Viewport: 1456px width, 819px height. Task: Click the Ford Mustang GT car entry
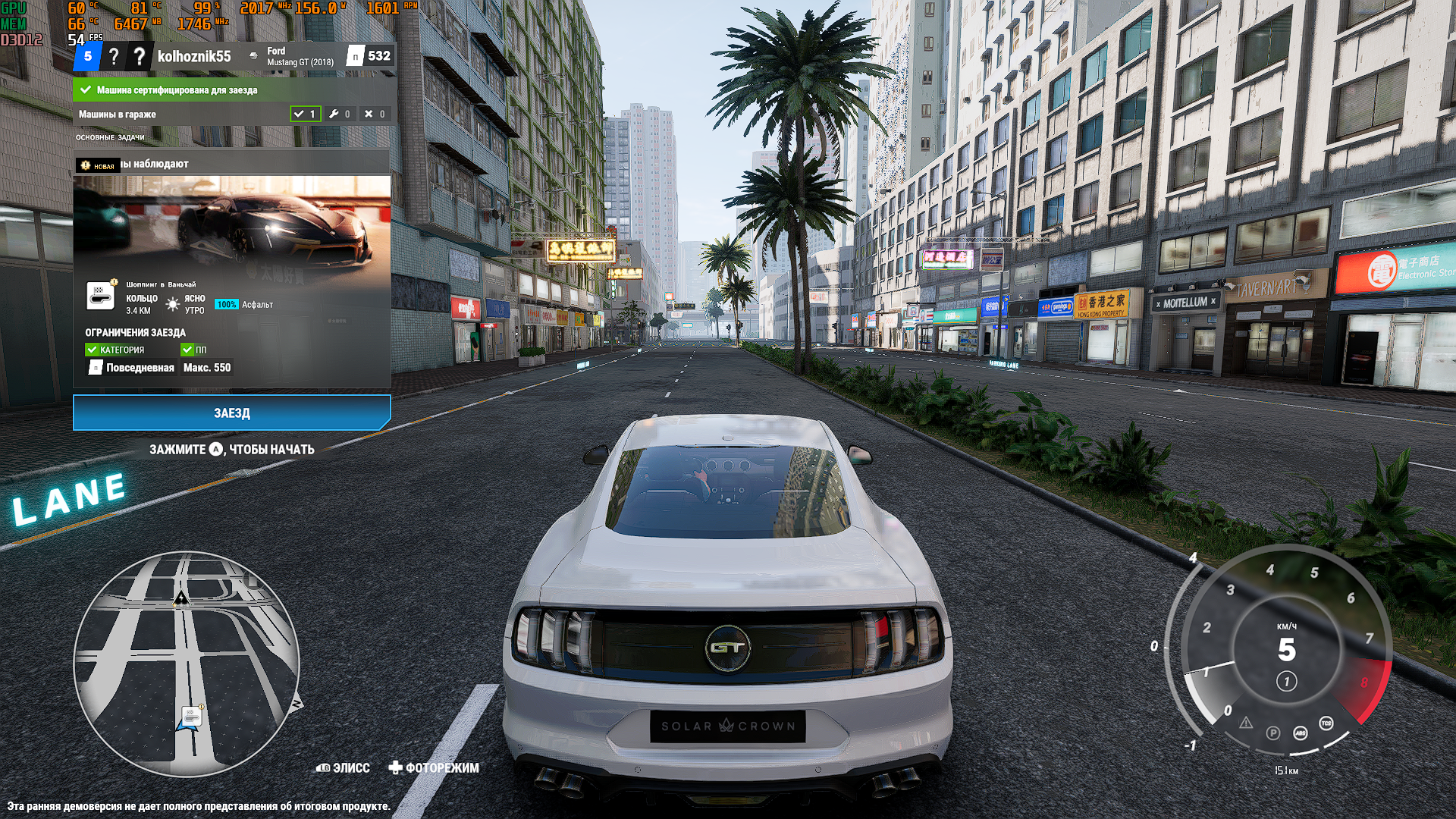pyautogui.click(x=300, y=56)
